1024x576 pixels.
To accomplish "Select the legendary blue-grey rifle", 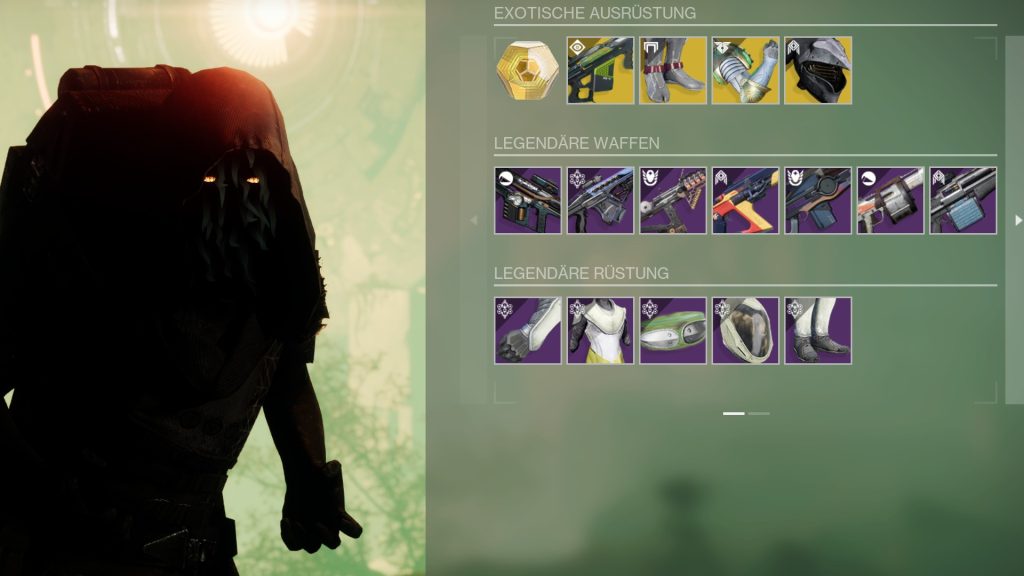I will click(x=600, y=200).
